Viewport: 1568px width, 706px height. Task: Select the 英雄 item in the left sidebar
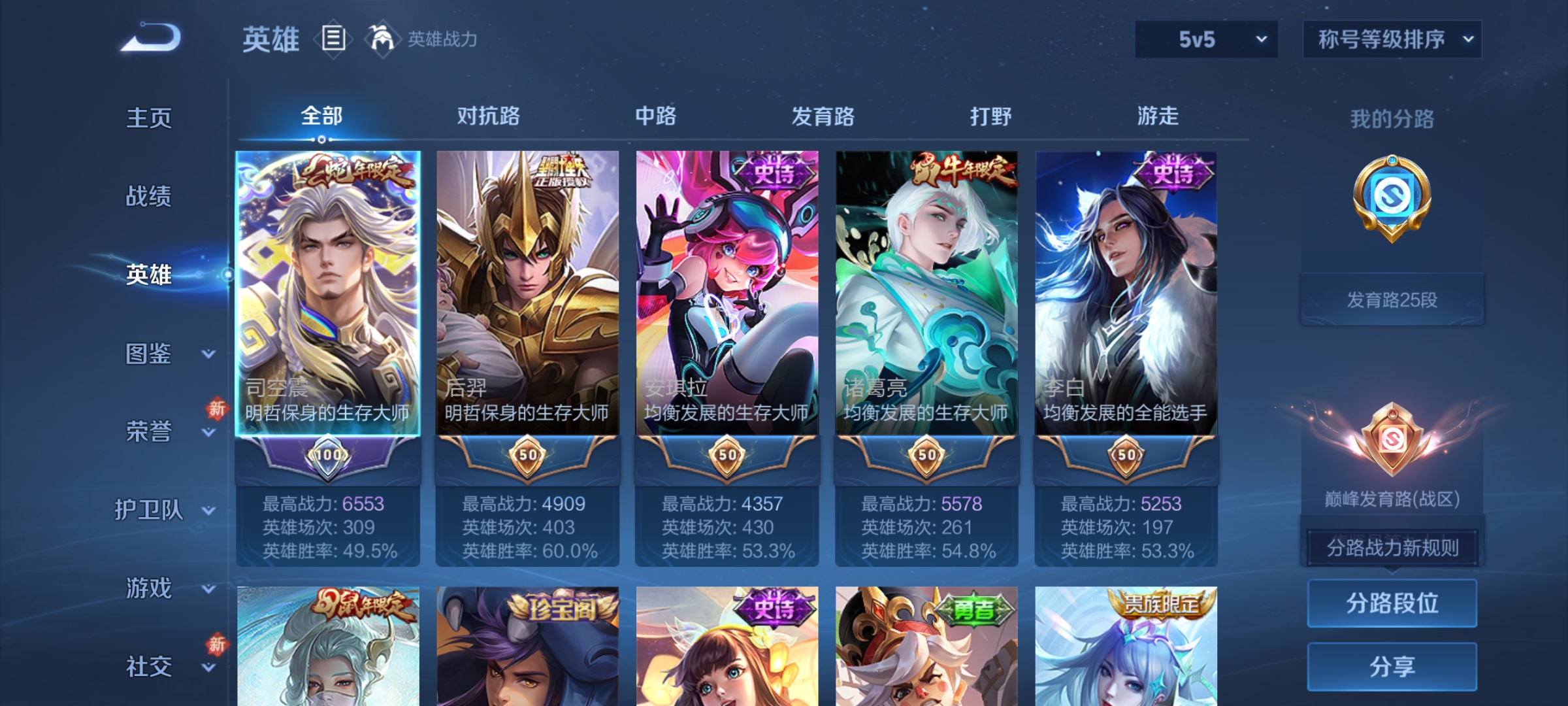pyautogui.click(x=149, y=276)
